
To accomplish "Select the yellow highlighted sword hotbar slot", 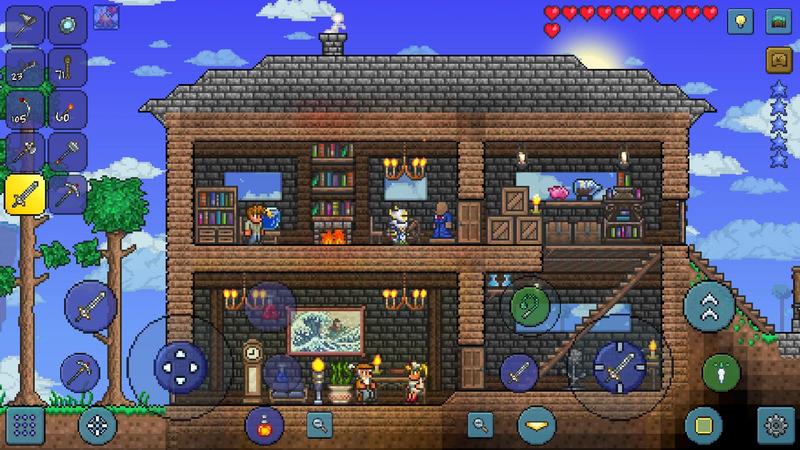I will tap(22, 193).
